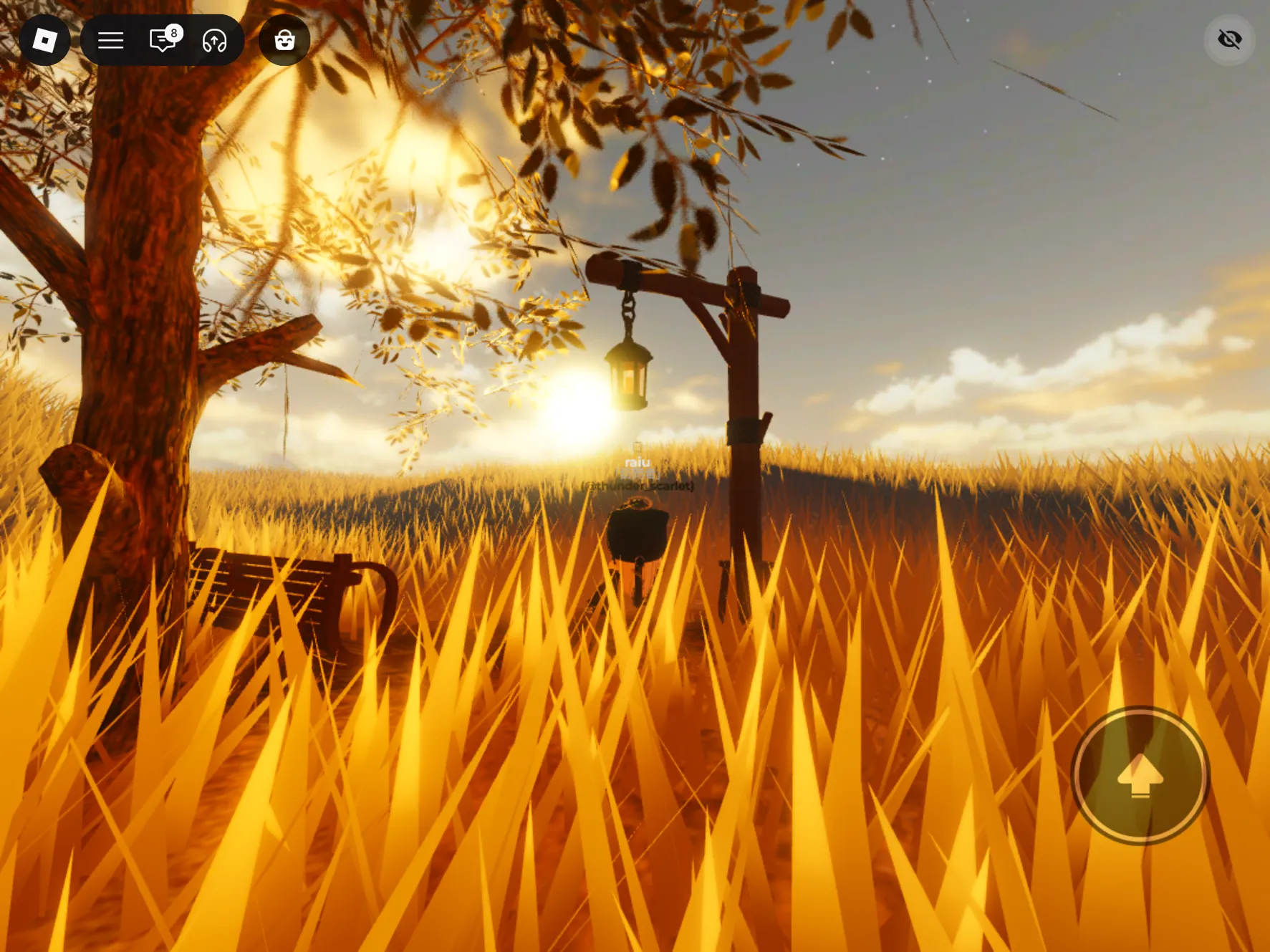
Task: Open chat with 8 unread messages
Action: pos(163,40)
